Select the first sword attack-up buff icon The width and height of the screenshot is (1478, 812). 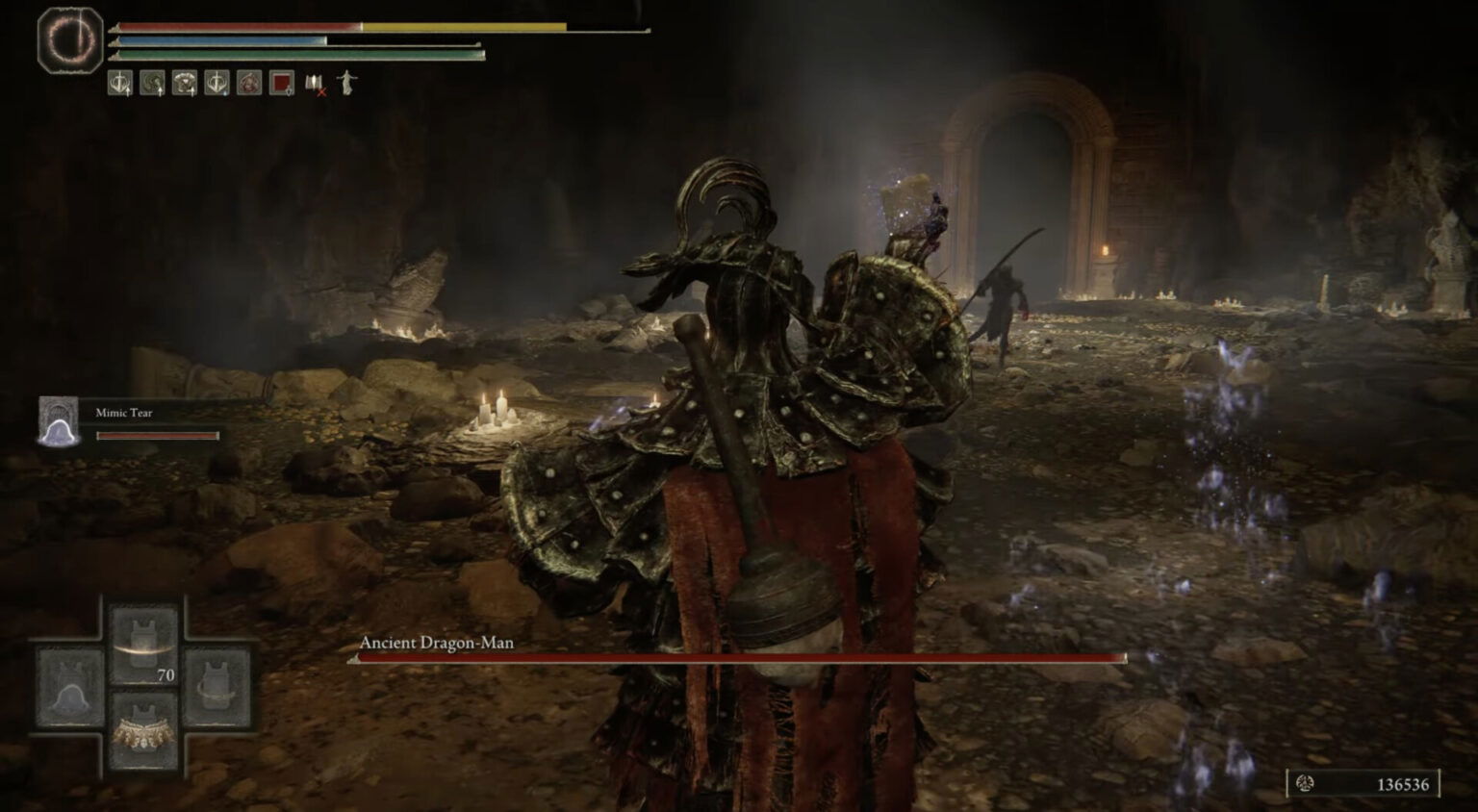click(119, 85)
